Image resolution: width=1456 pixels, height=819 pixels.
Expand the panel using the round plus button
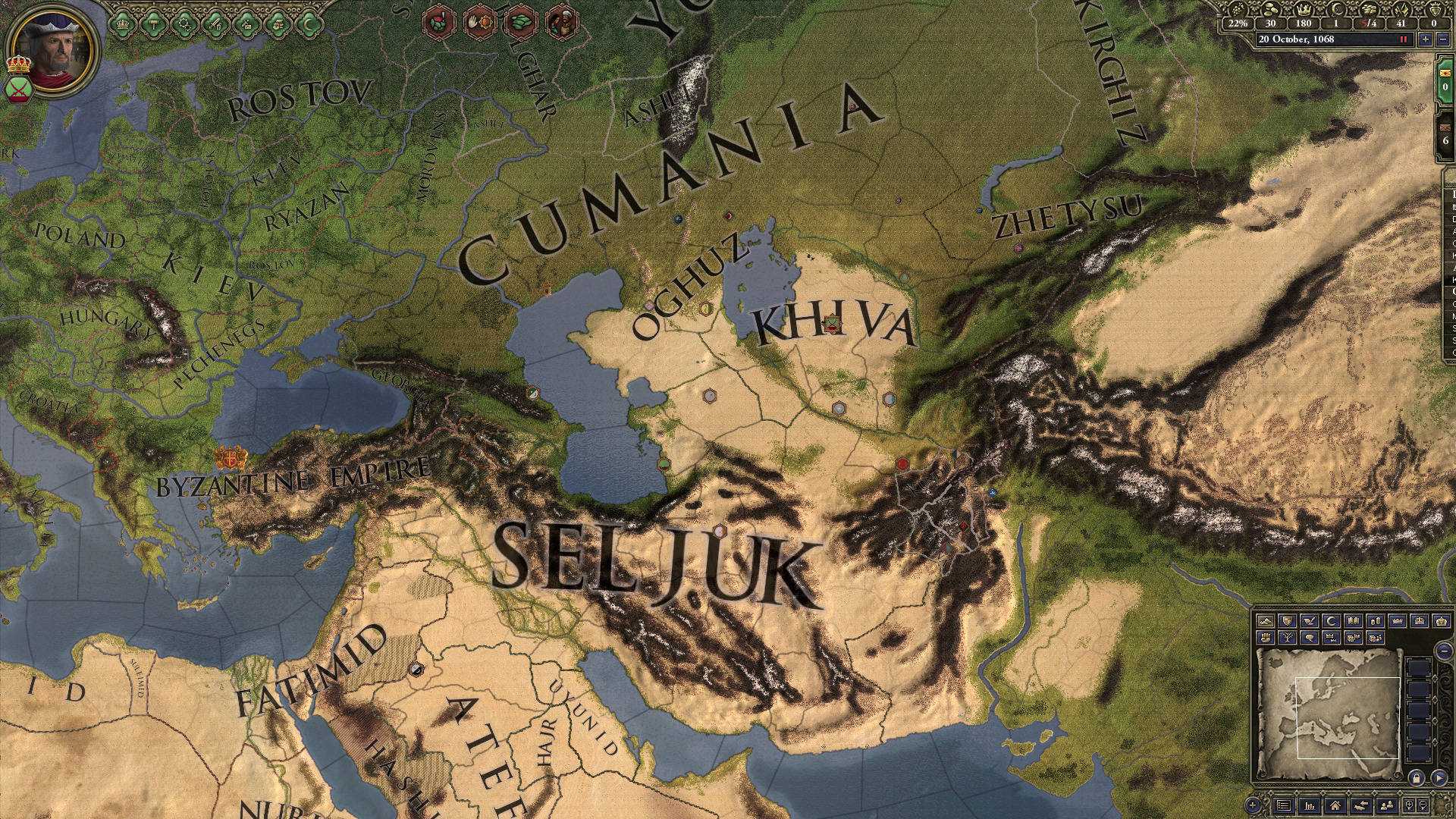click(x=1253, y=806)
